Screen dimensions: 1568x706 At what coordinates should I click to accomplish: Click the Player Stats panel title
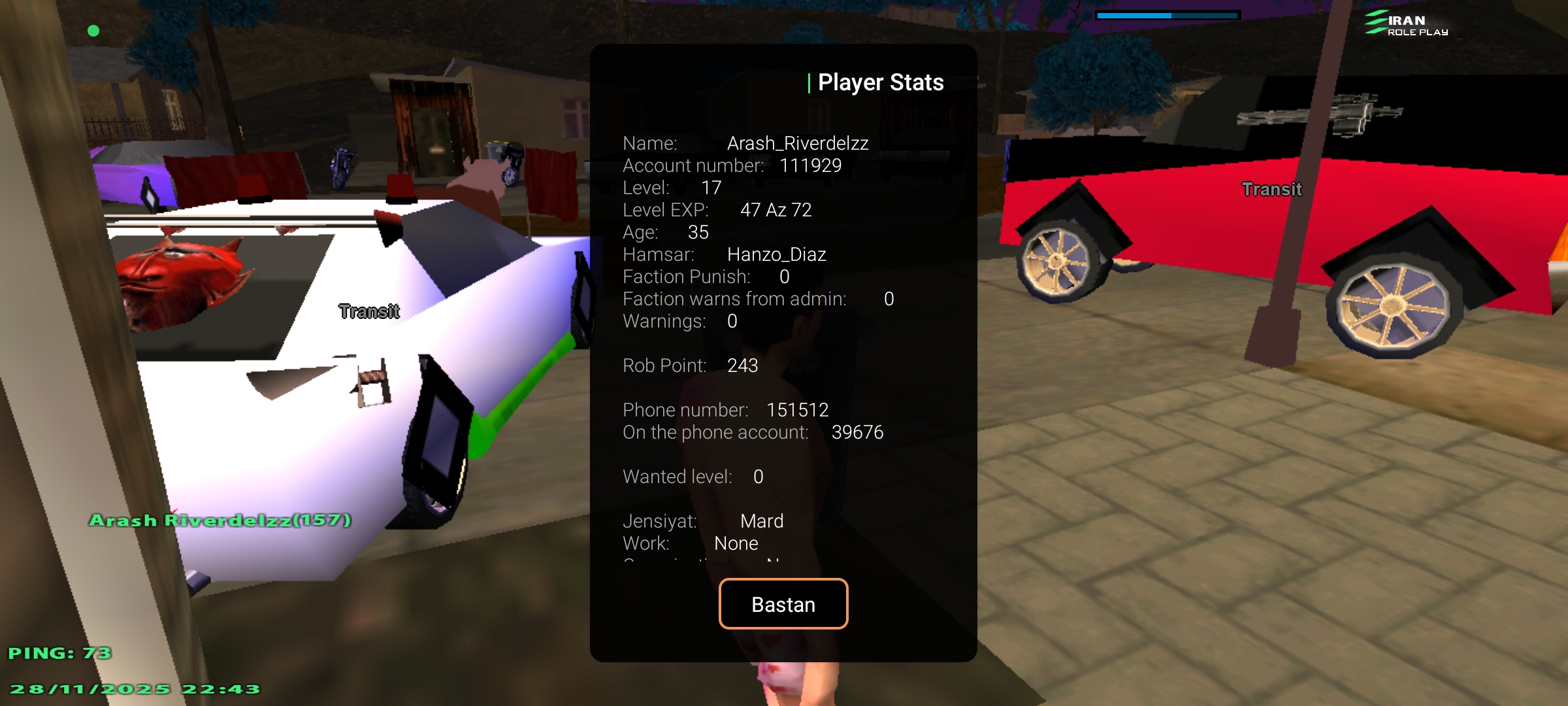[x=881, y=82]
